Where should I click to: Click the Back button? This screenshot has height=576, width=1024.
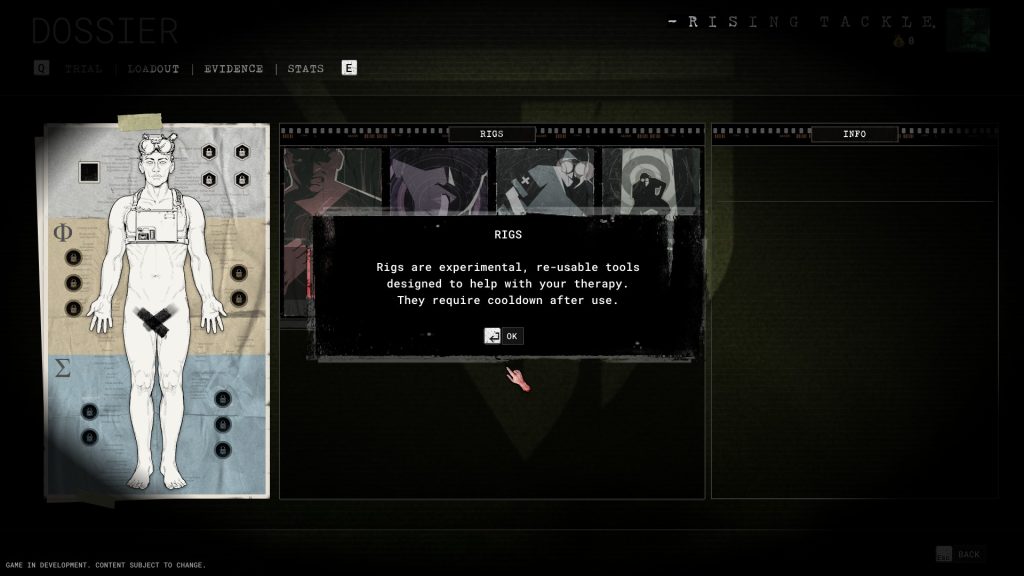pos(958,554)
